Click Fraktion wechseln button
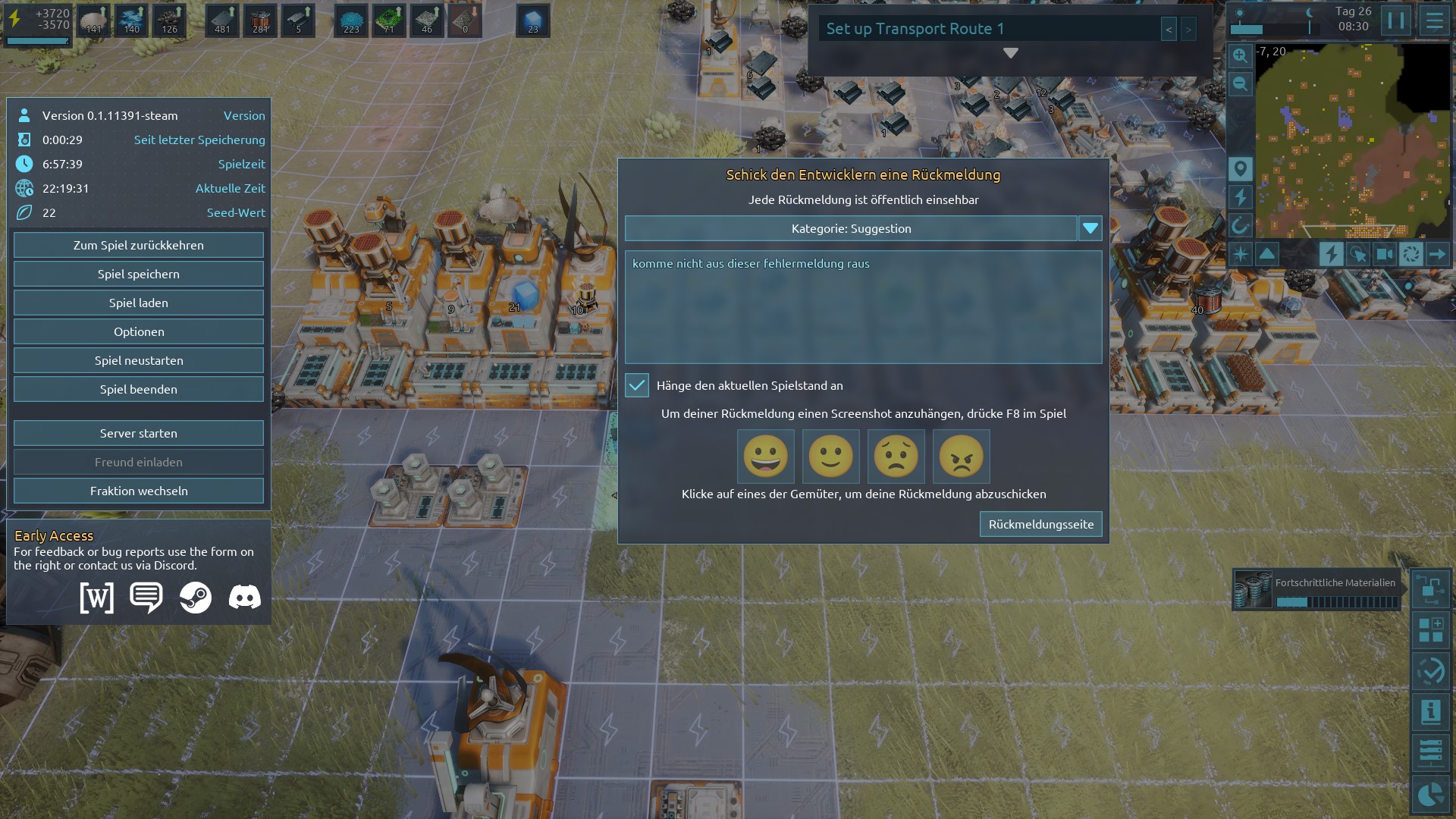The image size is (1456, 819). pyautogui.click(x=139, y=491)
